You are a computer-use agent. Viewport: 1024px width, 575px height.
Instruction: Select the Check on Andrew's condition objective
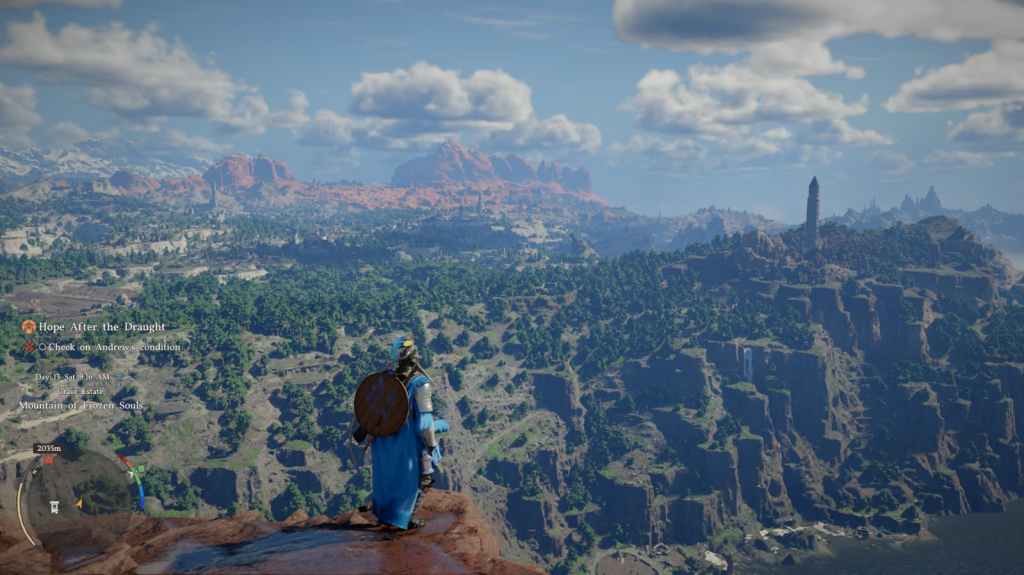[x=112, y=347]
